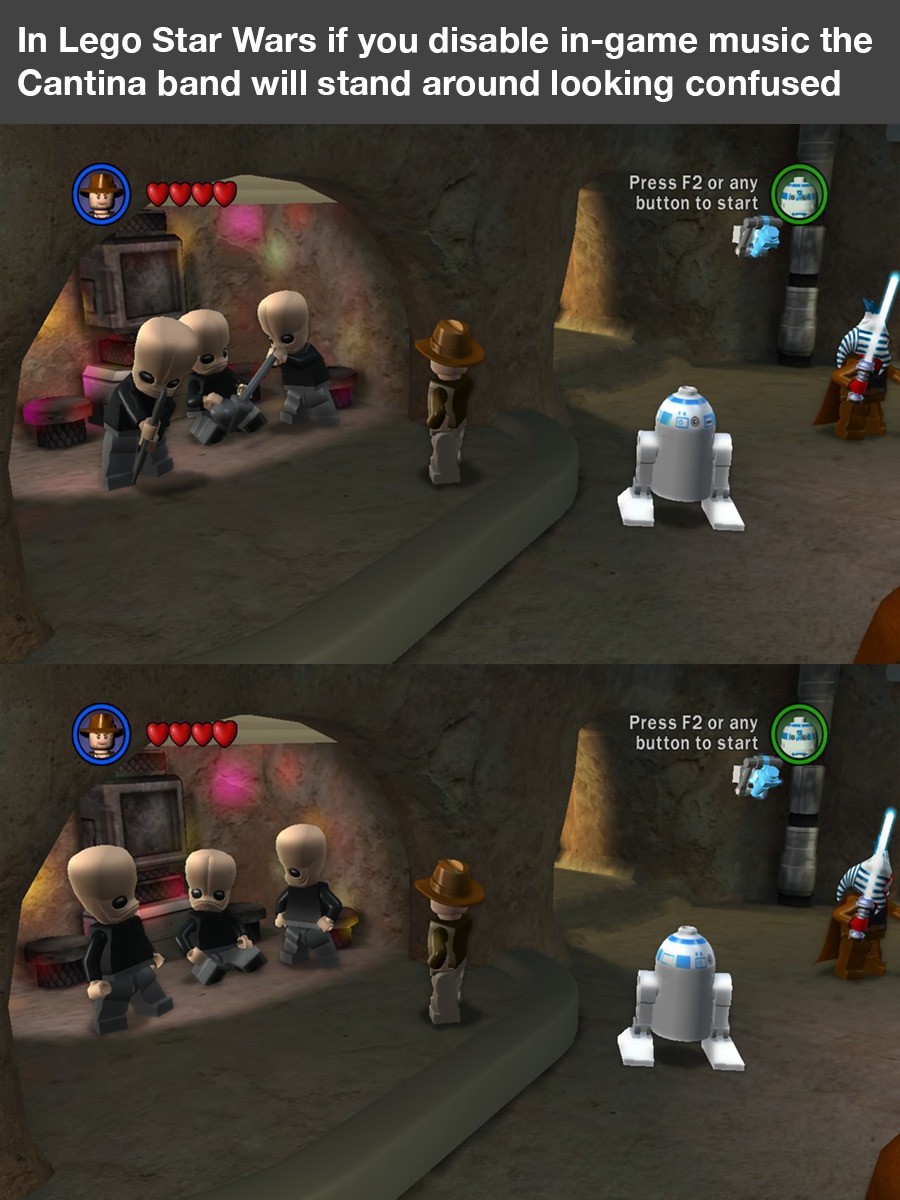The image size is (900, 1200).
Task: Click the fedora character portrait in the upper screenshot
Action: (x=102, y=193)
